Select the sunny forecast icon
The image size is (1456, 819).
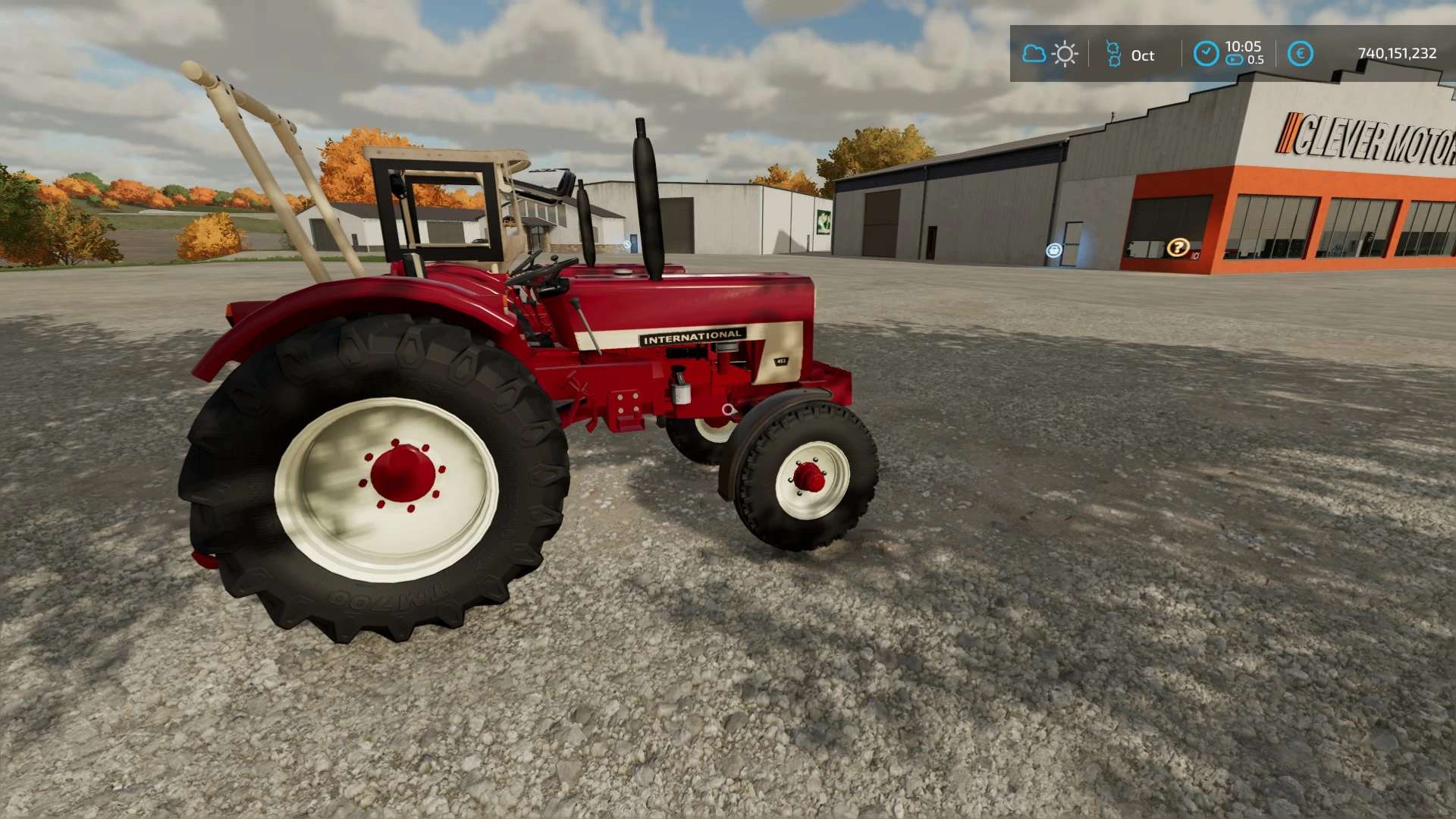[x=1065, y=55]
